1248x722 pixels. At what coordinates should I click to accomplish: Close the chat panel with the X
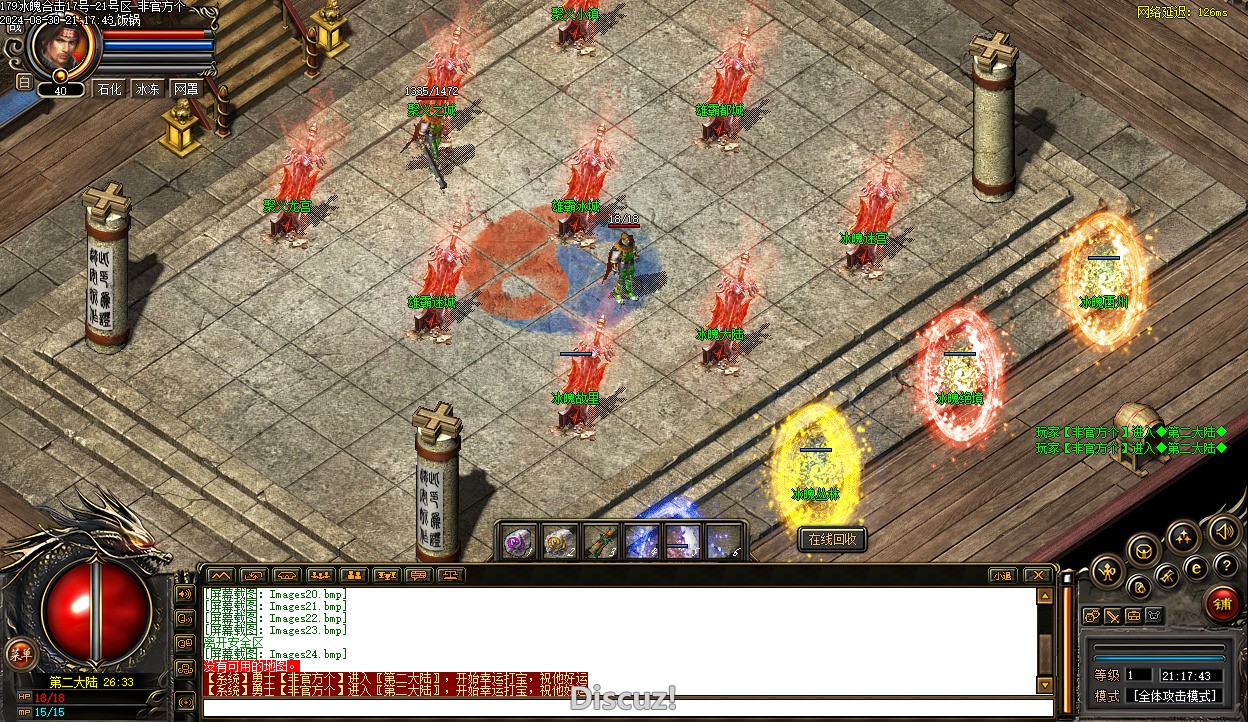coord(1038,575)
